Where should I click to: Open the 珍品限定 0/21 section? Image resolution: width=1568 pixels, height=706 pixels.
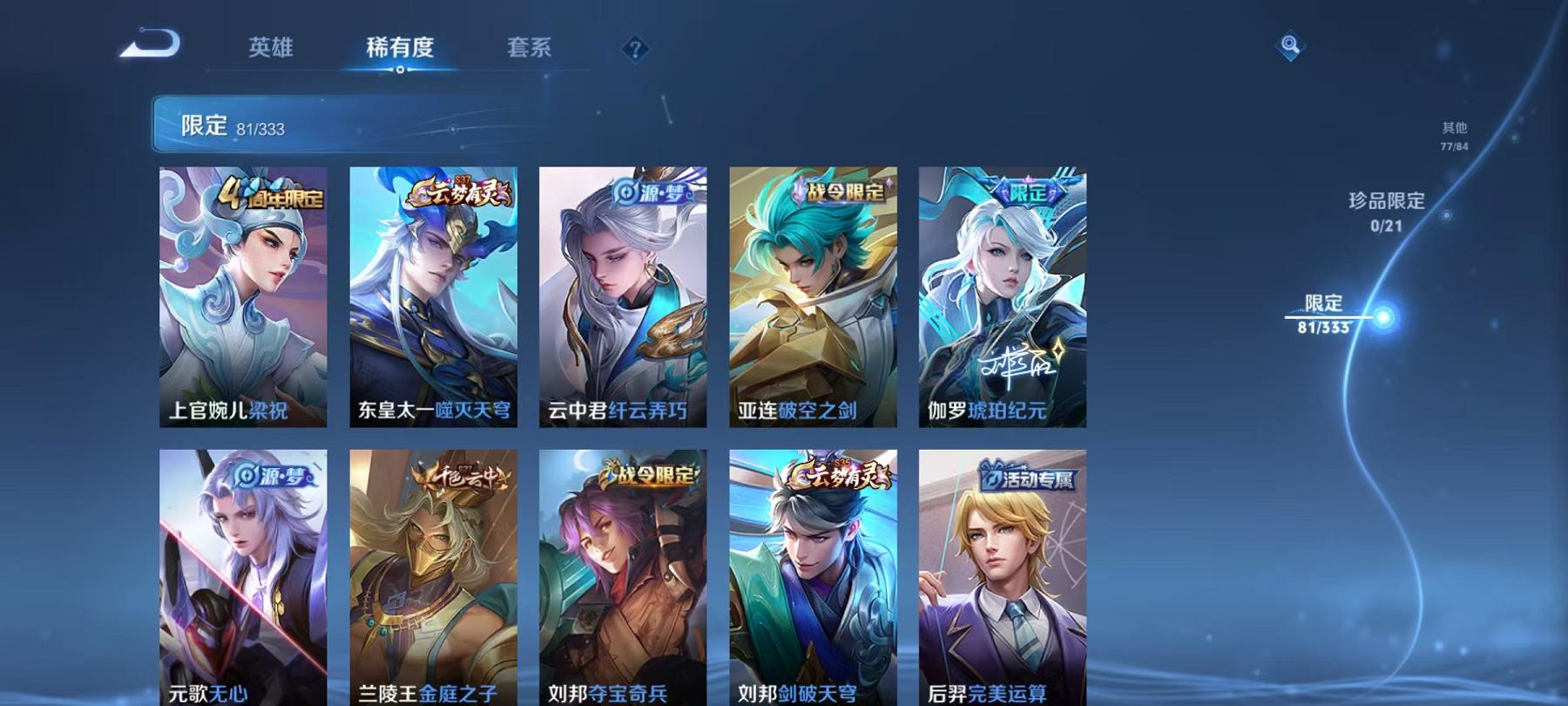point(1387,213)
